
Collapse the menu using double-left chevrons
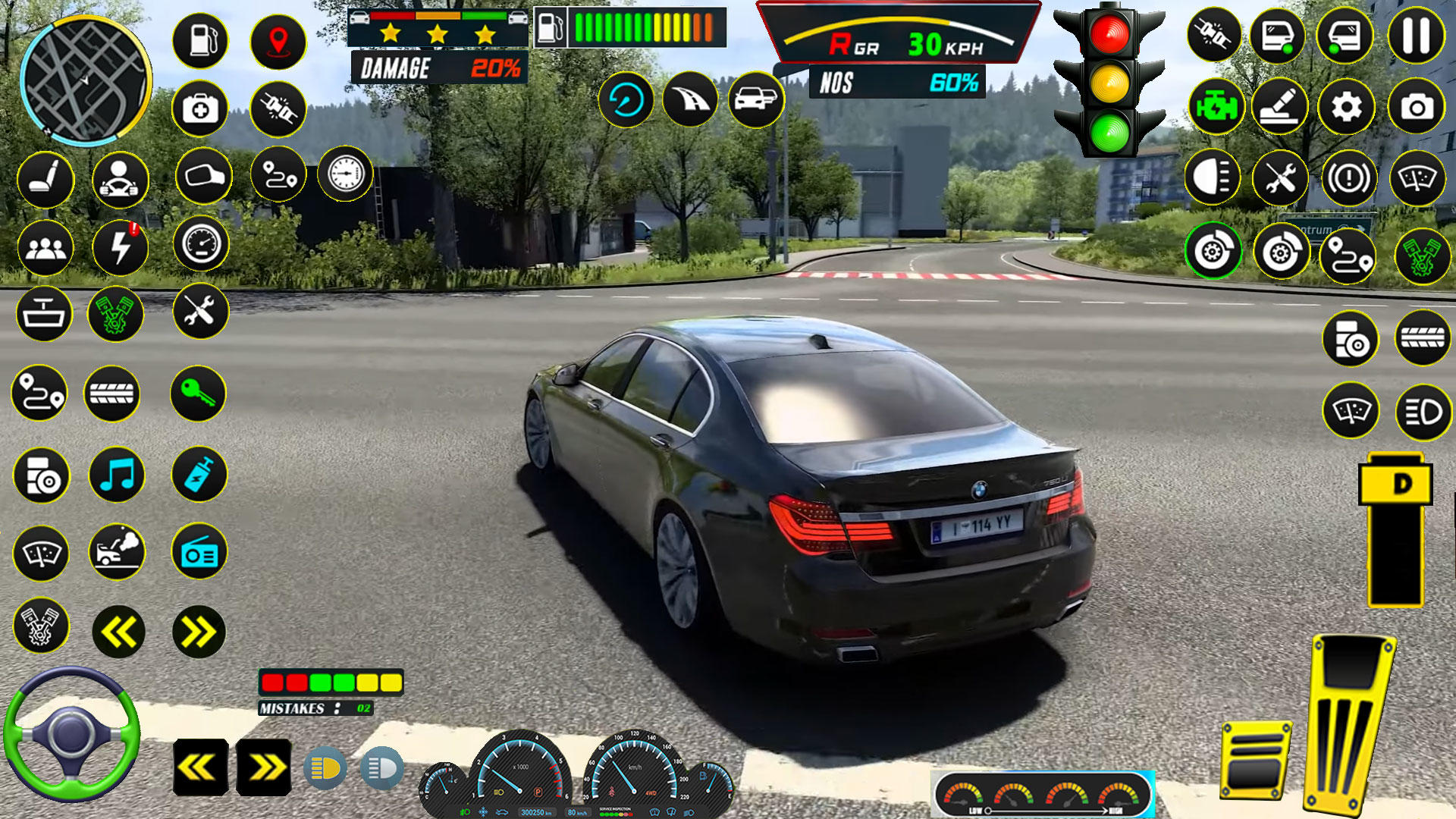[x=118, y=629]
